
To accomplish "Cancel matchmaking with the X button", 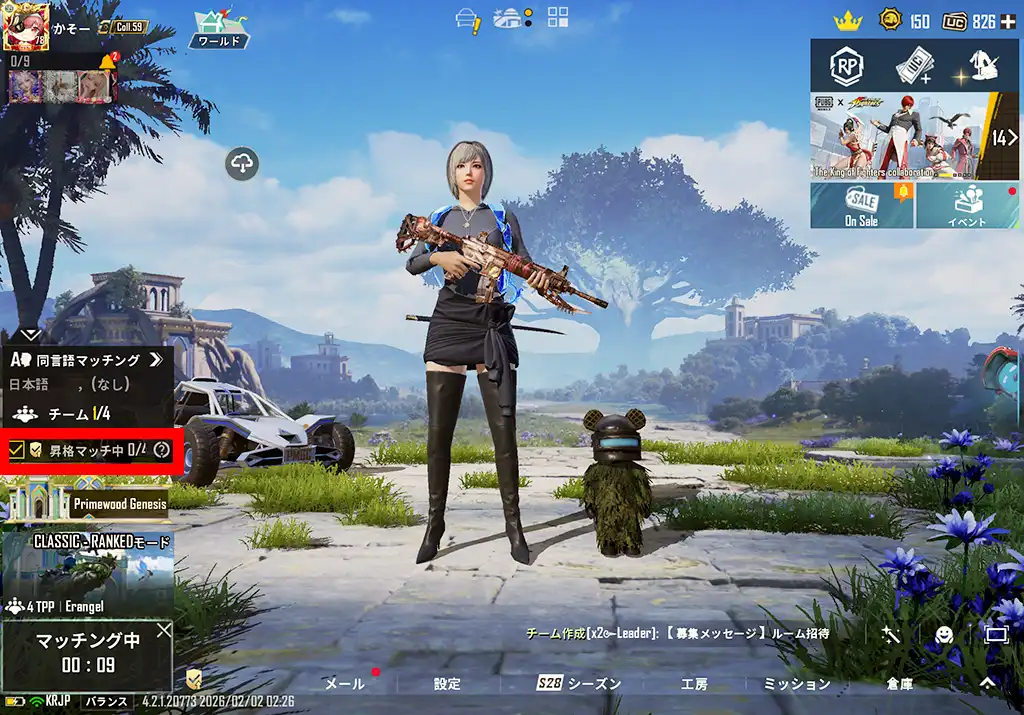I will tap(163, 630).
